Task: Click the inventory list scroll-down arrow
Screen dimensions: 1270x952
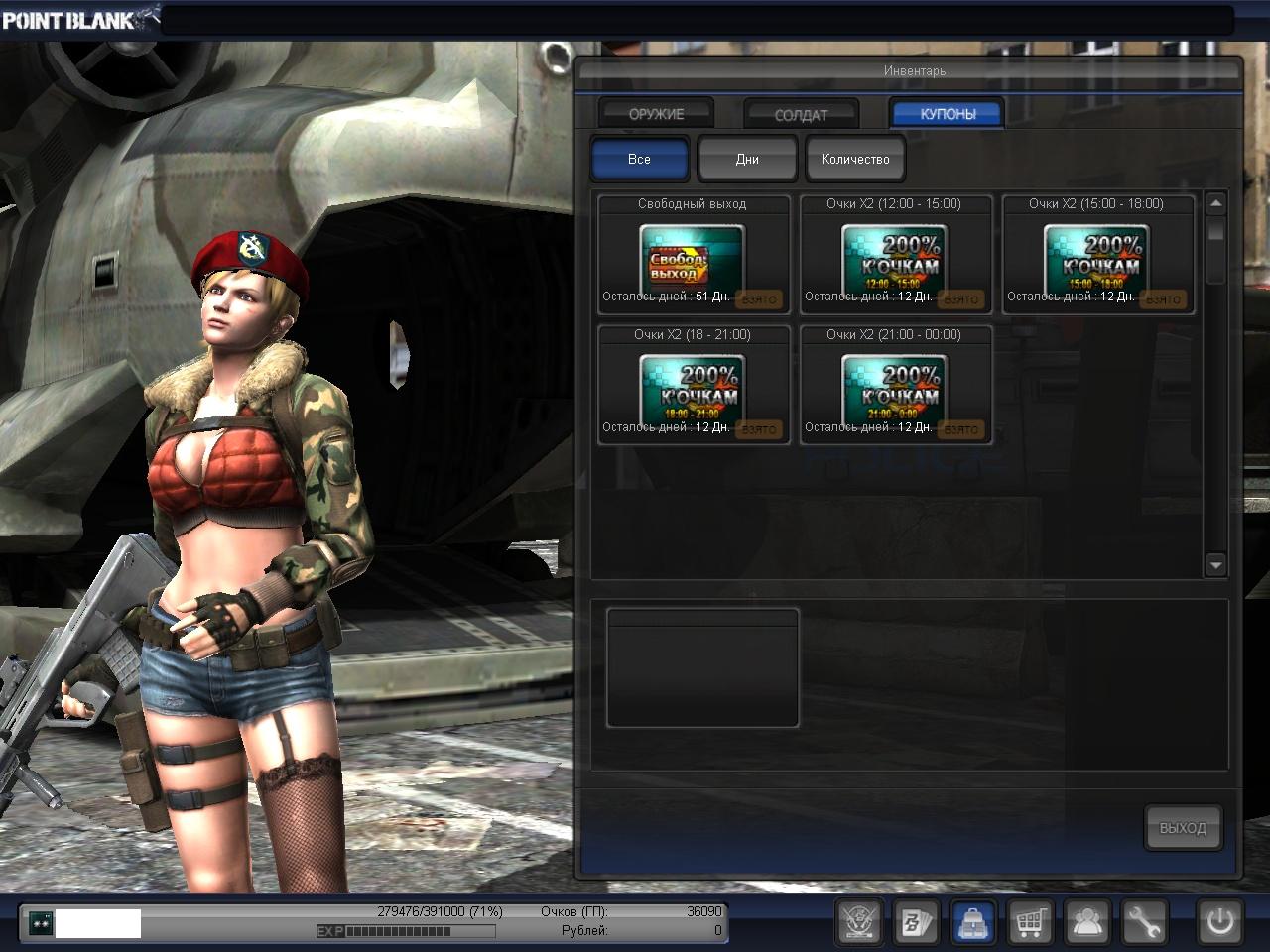Action: pyautogui.click(x=1215, y=565)
